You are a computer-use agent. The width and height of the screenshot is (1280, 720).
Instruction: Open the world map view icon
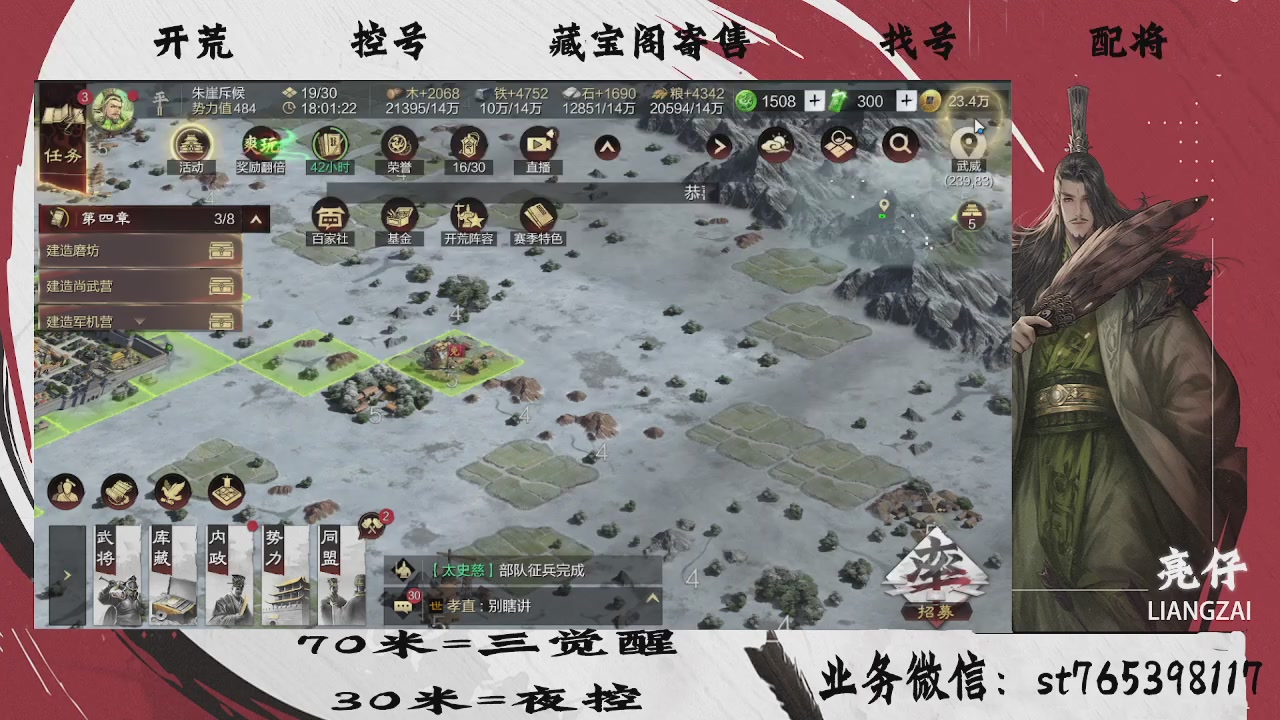tap(839, 144)
